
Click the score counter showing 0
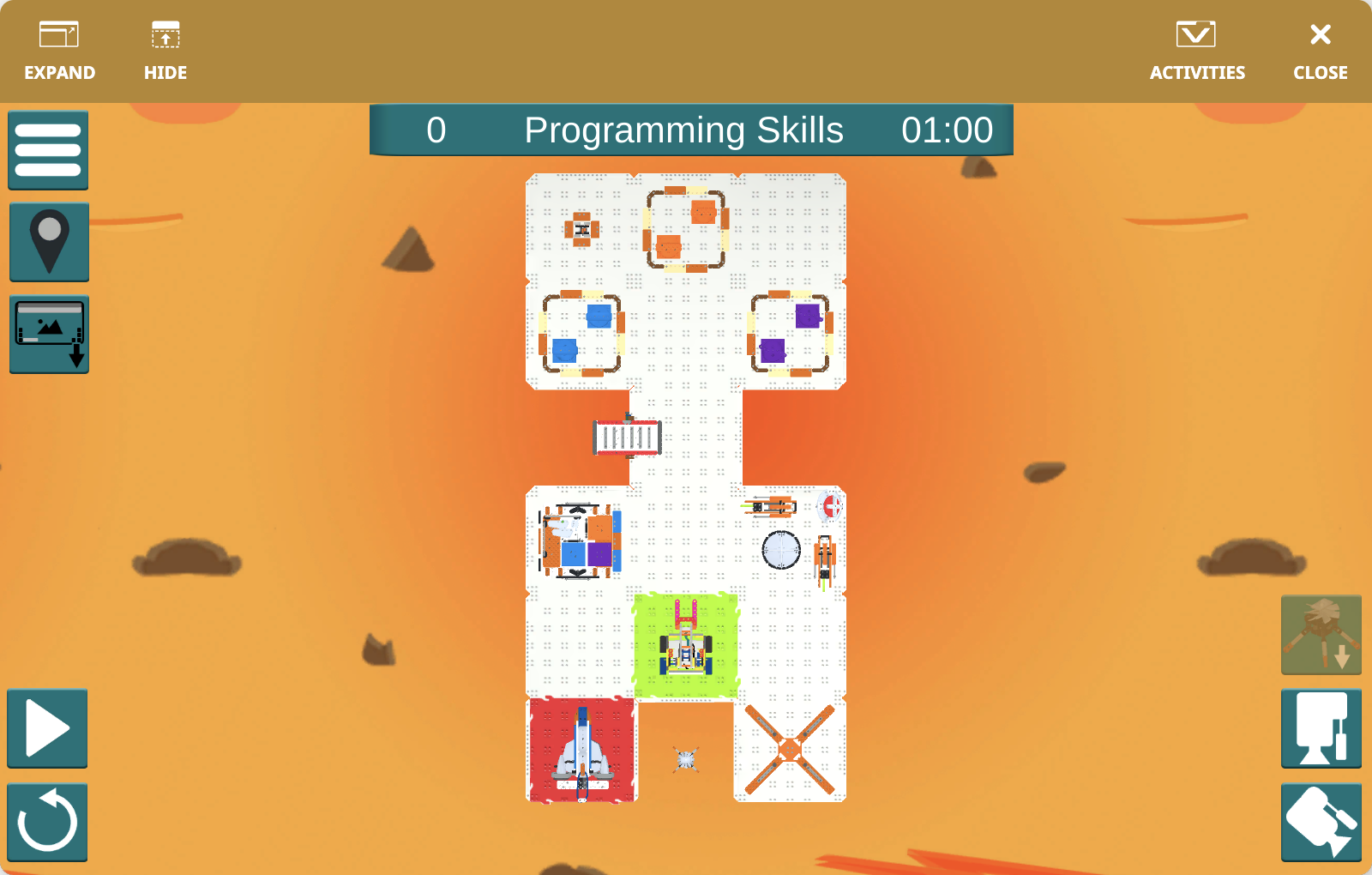click(436, 130)
